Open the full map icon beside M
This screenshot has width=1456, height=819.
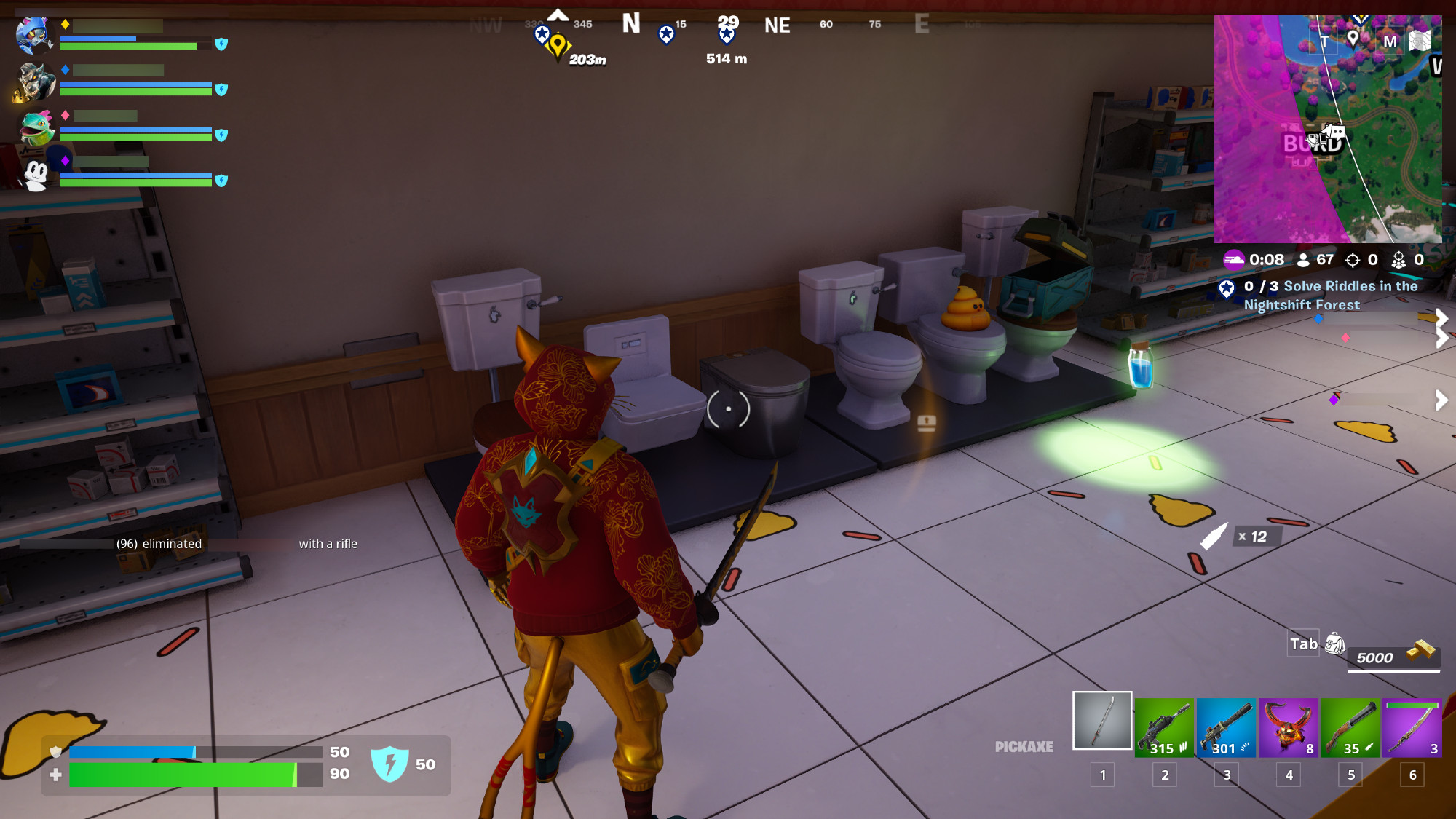click(x=1420, y=41)
